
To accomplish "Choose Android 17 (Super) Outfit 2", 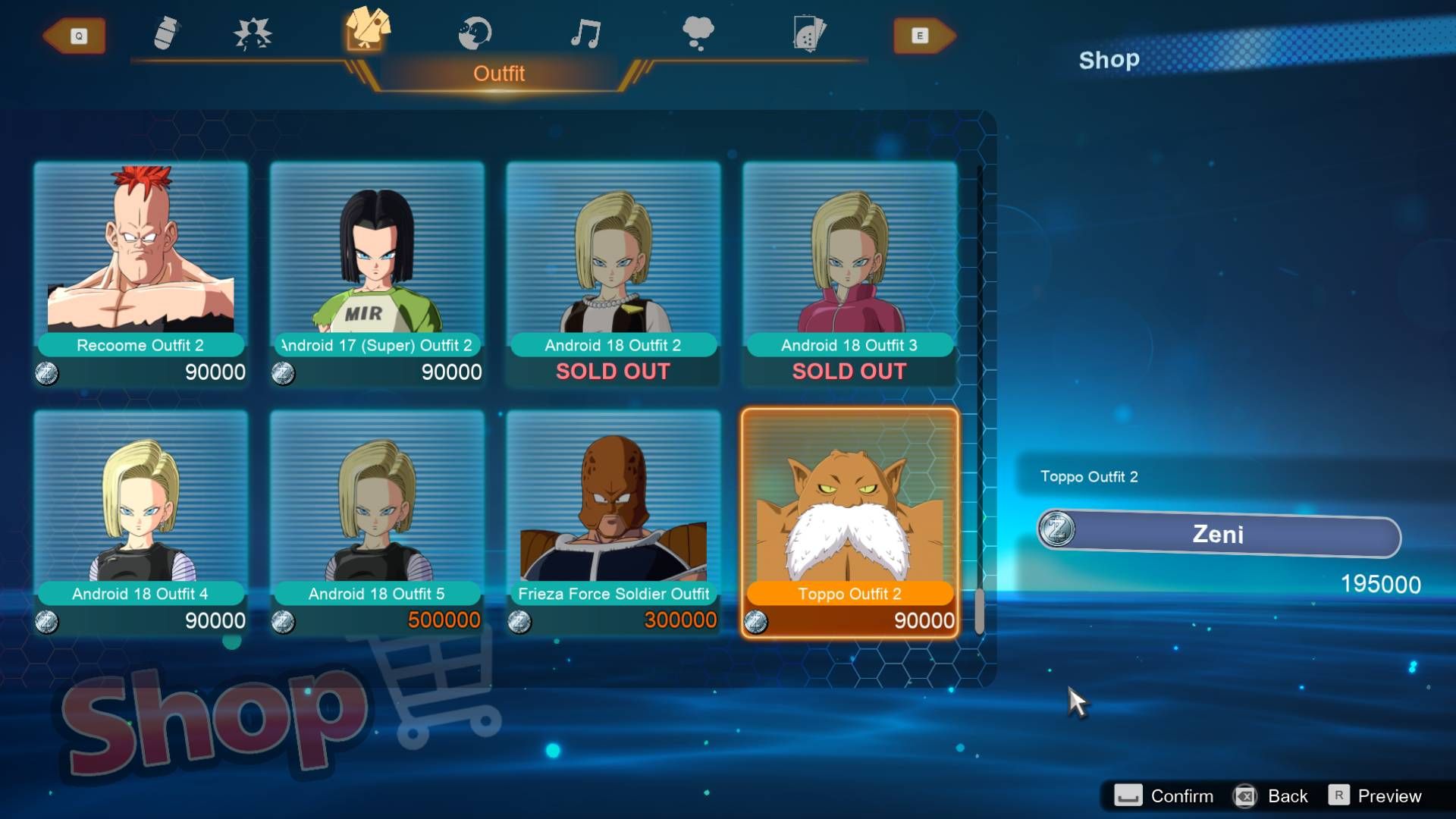I will click(377, 273).
